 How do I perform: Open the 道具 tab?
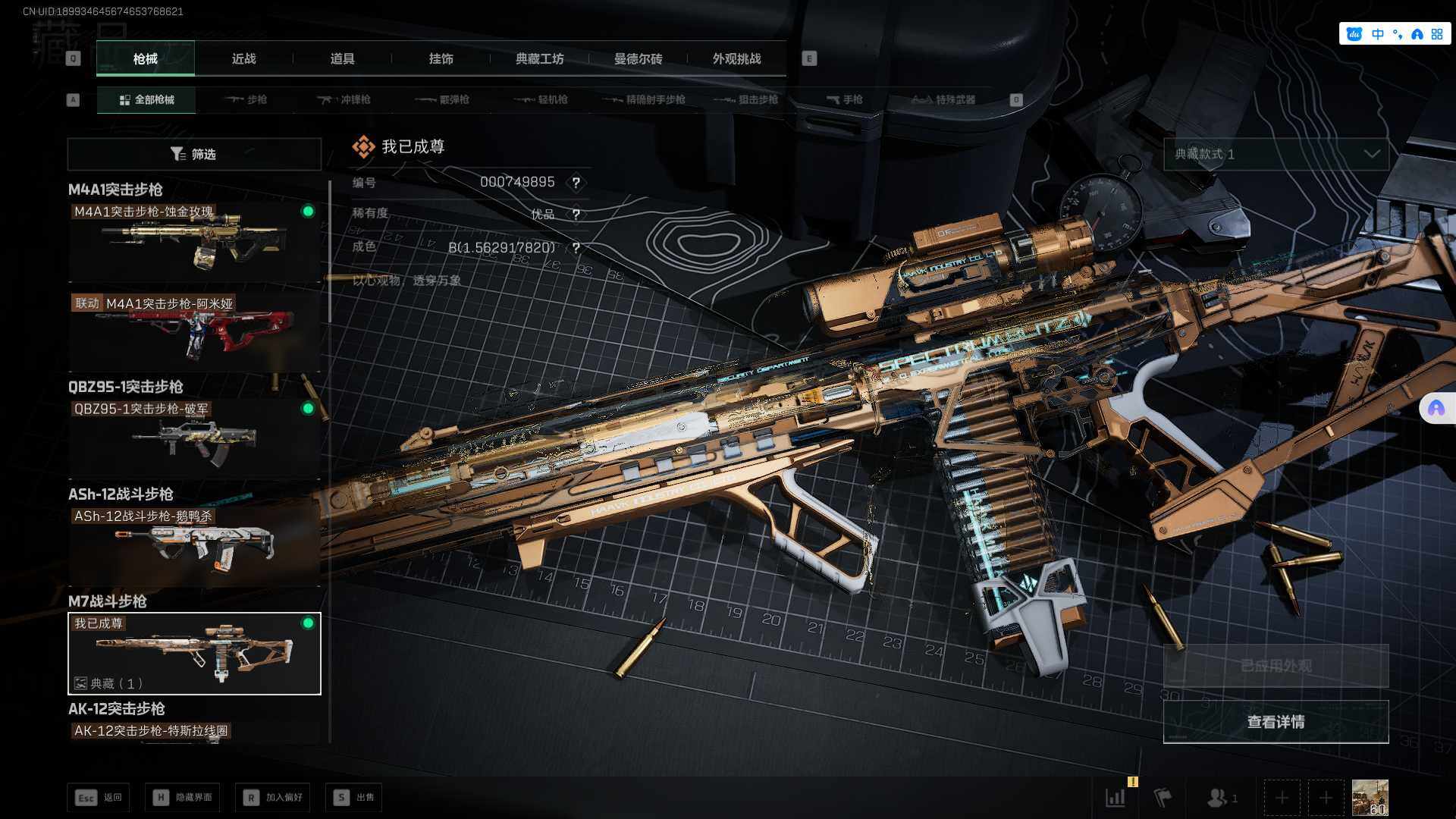(x=342, y=58)
